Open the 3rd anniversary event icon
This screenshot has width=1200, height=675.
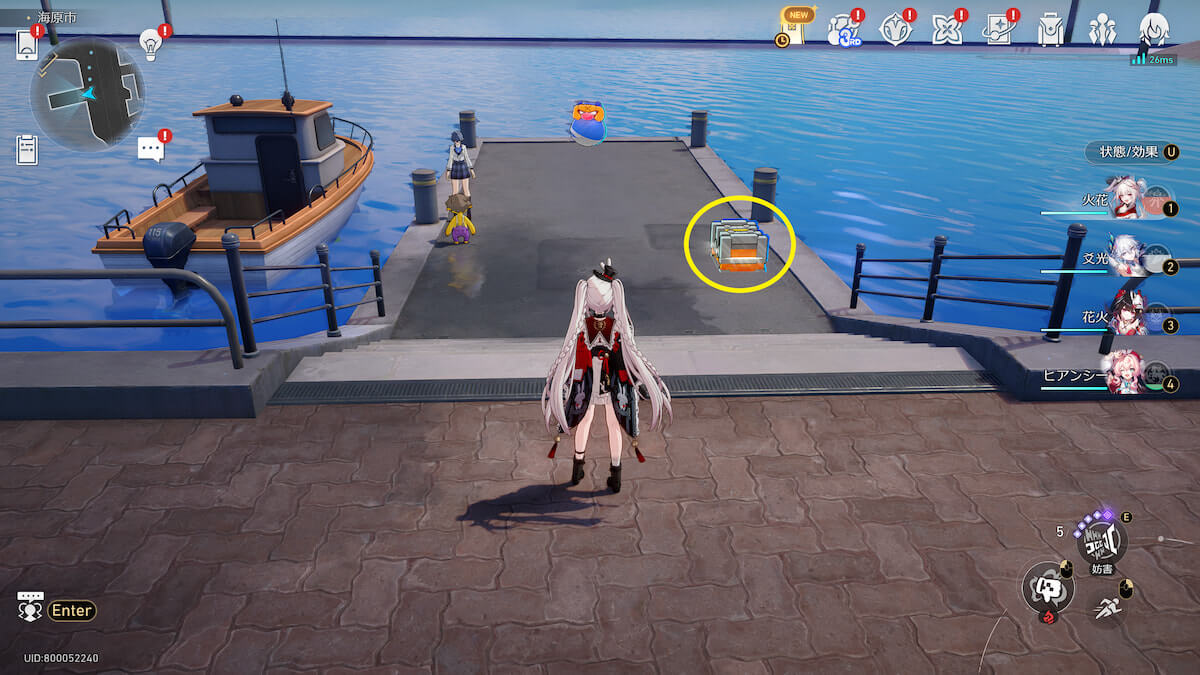click(x=843, y=31)
